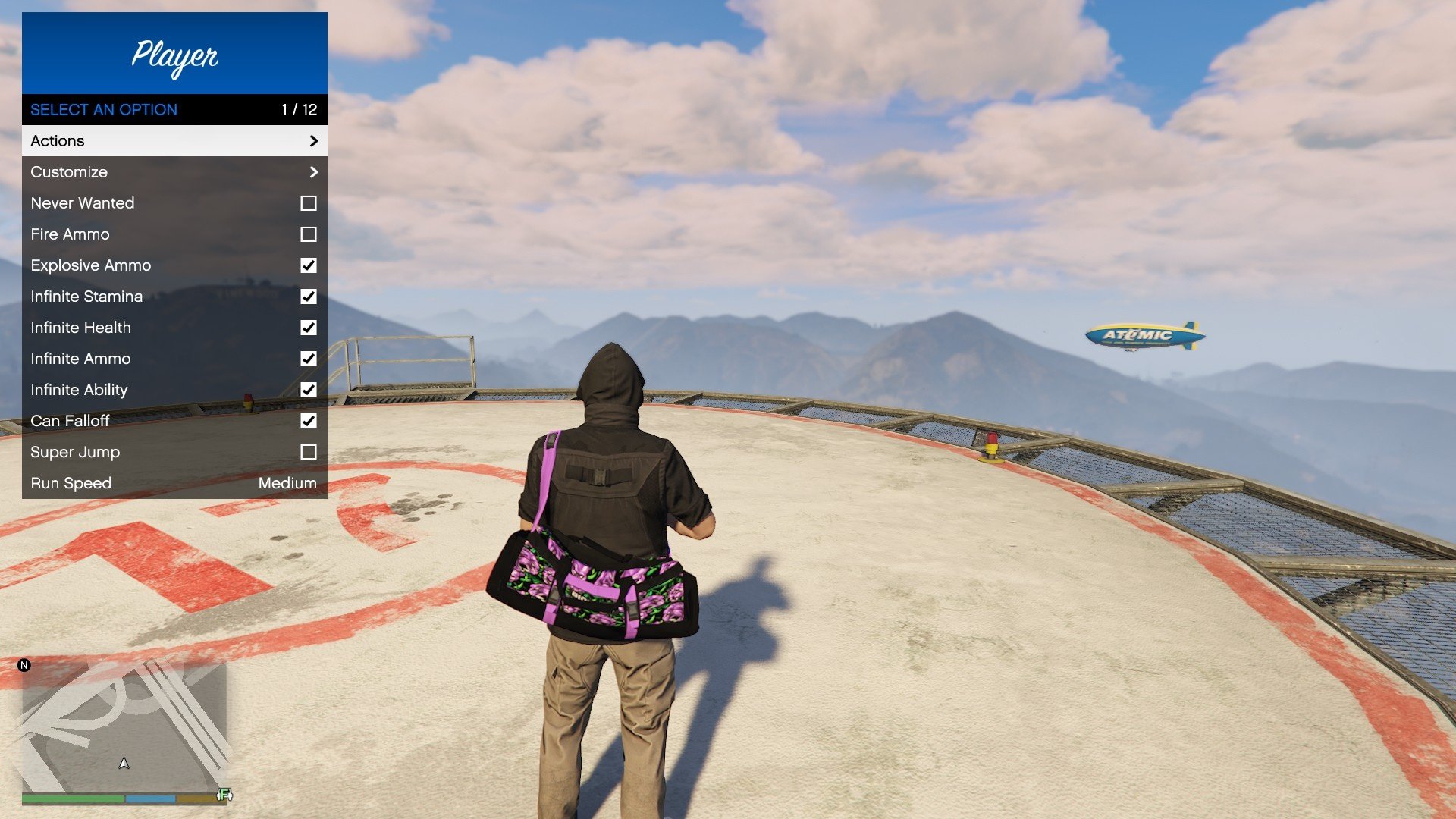This screenshot has width=1456, height=819.
Task: Click the minimap radar
Action: pos(124,726)
